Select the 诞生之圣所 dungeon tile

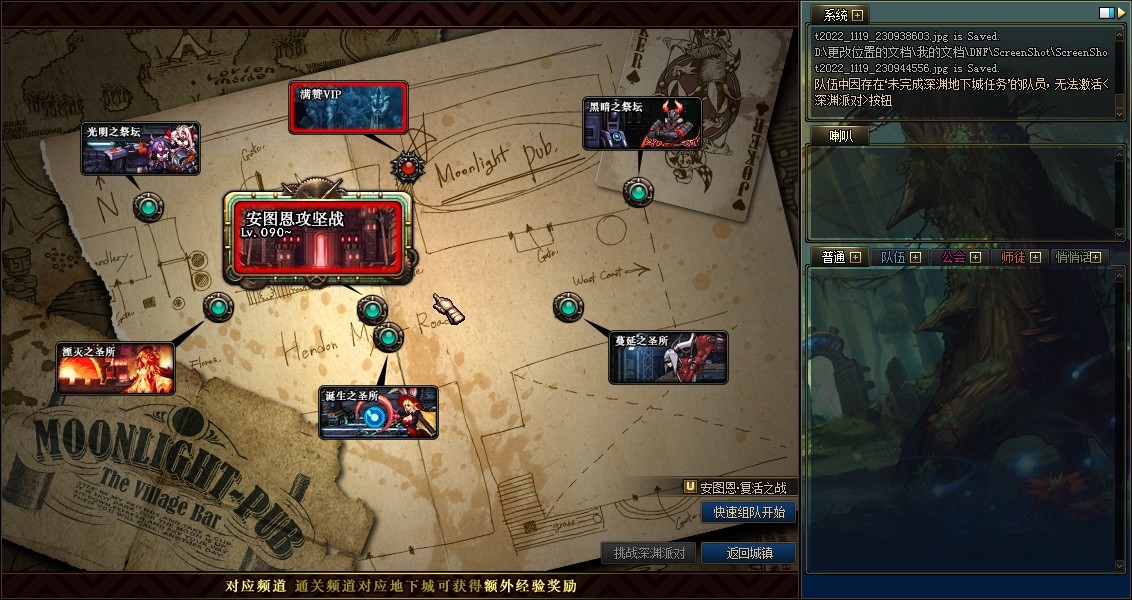pos(378,412)
